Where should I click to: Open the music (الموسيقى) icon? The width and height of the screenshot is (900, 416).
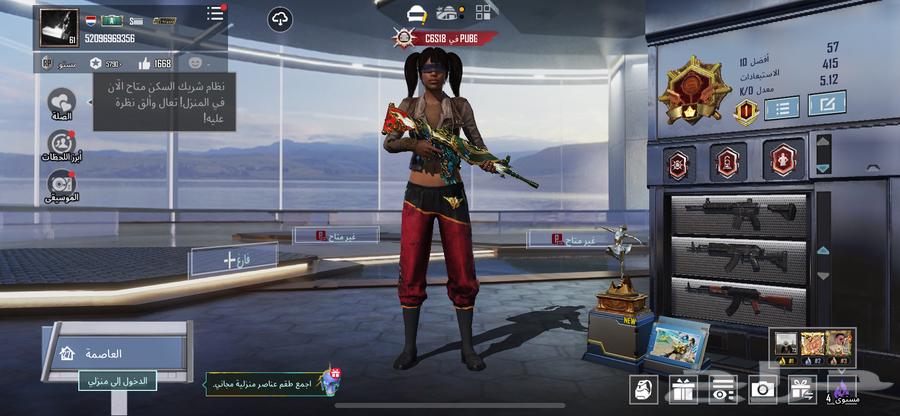(61, 184)
